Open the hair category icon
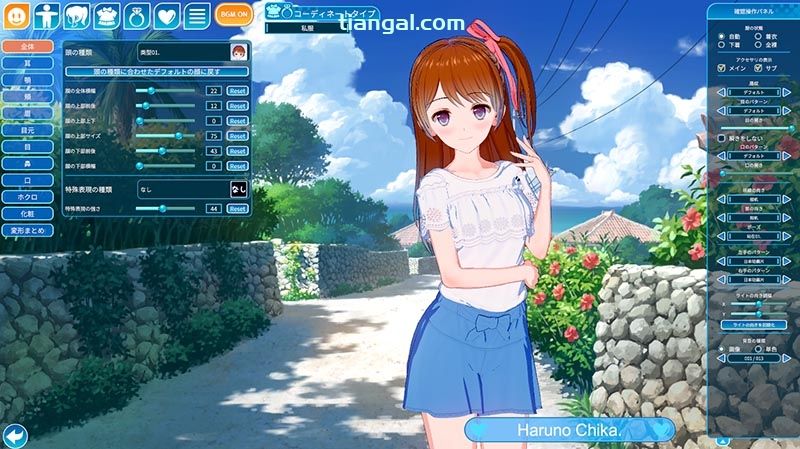 pyautogui.click(x=76, y=15)
